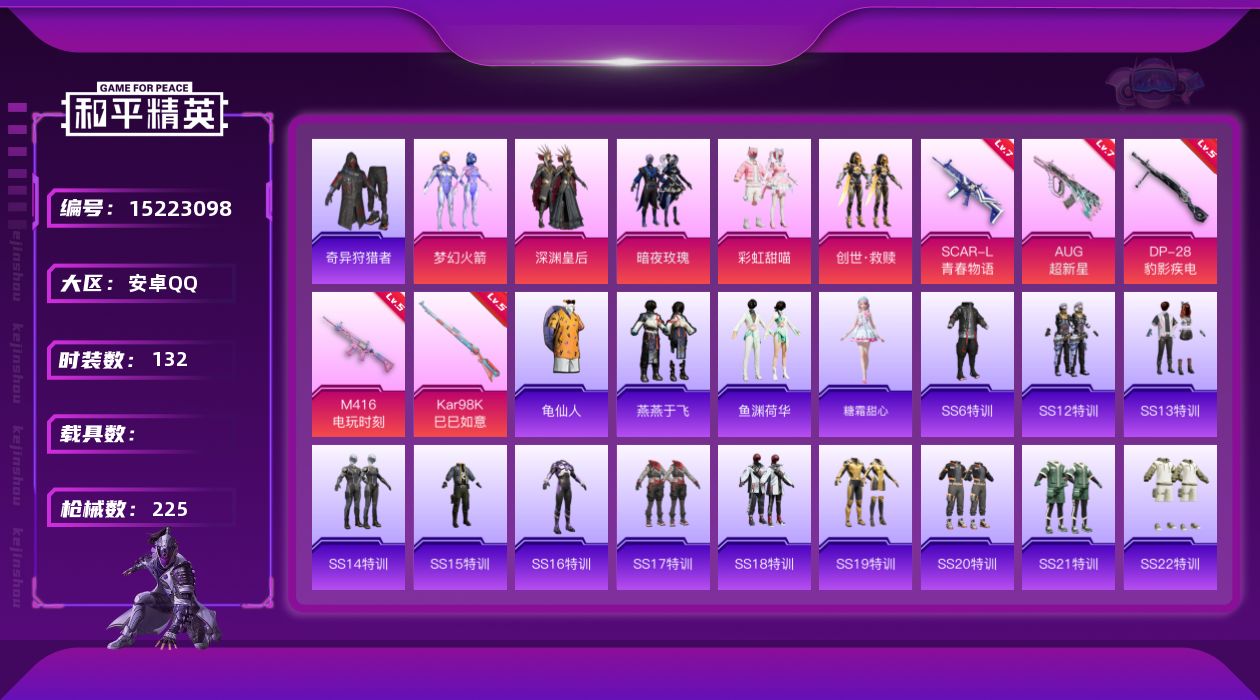Select the AUG 超新星 gun skin

point(1068,211)
